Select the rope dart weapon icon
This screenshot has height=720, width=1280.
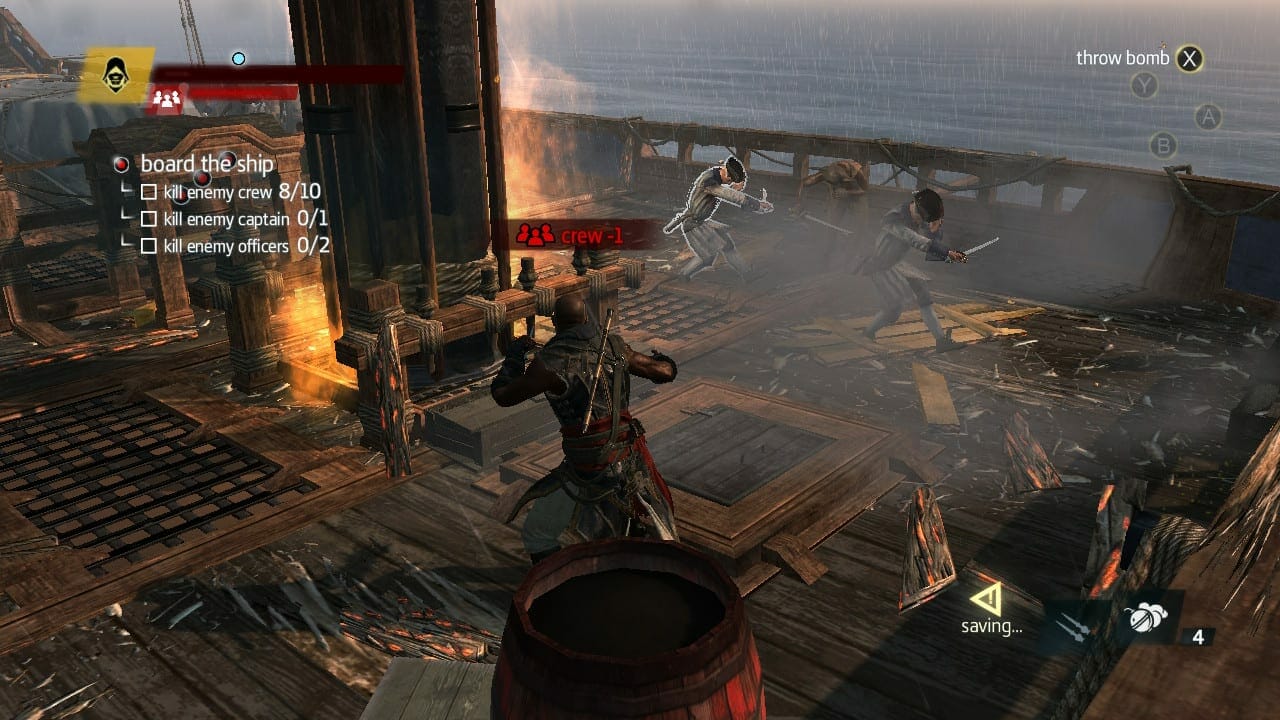pos(1075,626)
